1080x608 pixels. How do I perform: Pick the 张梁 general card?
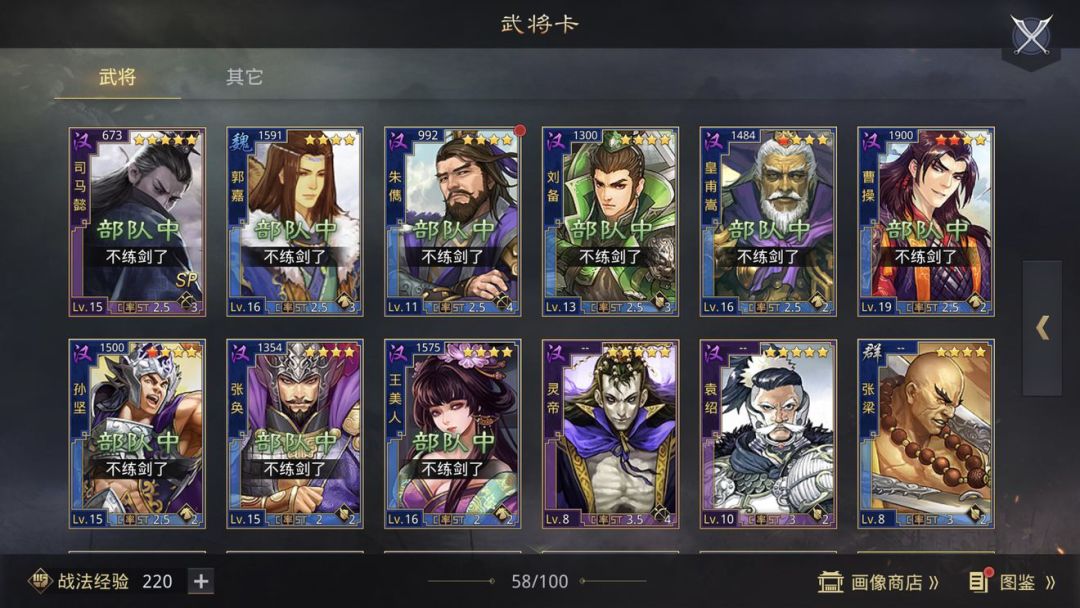tap(925, 433)
